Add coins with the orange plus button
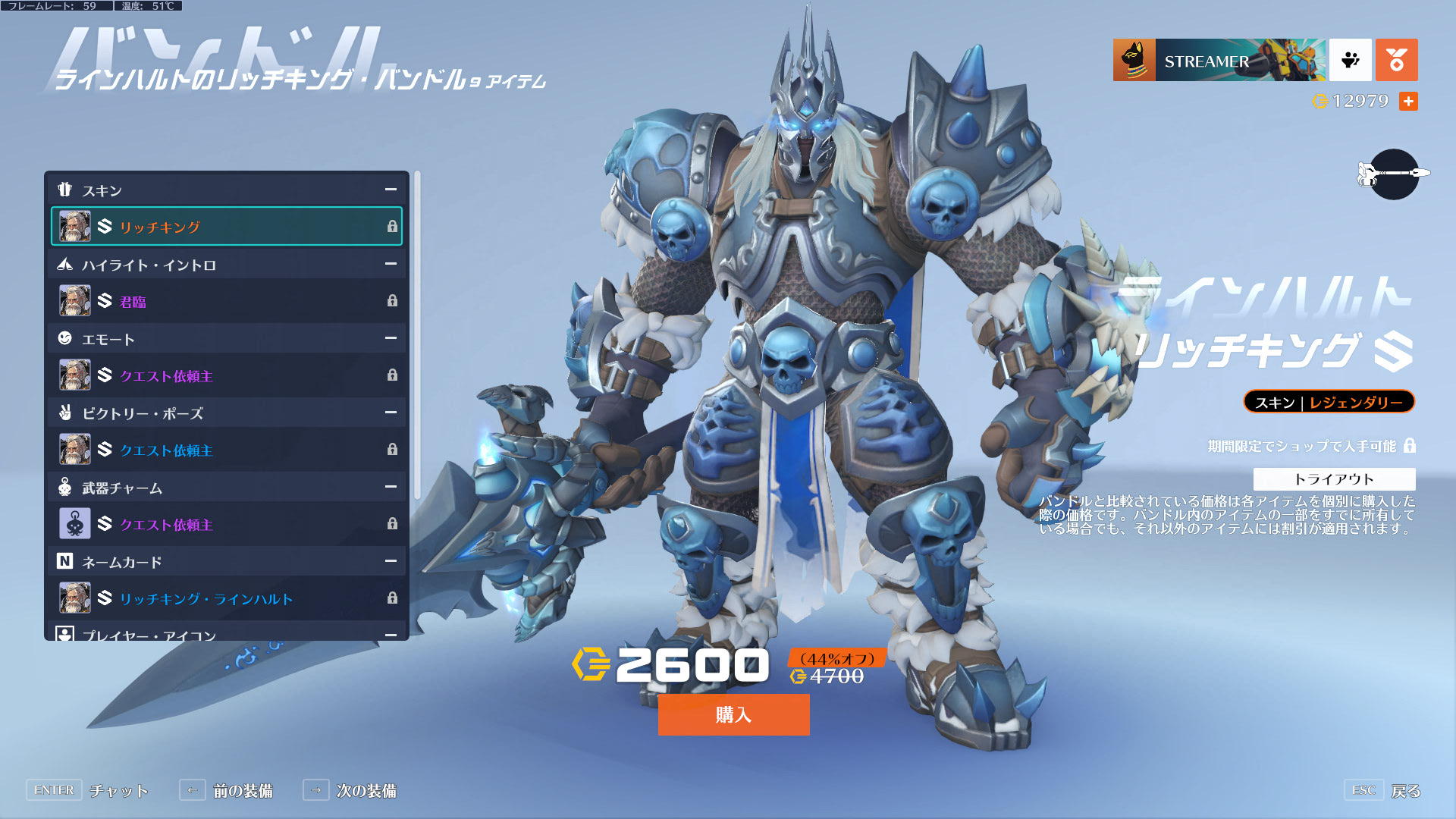 click(1408, 101)
